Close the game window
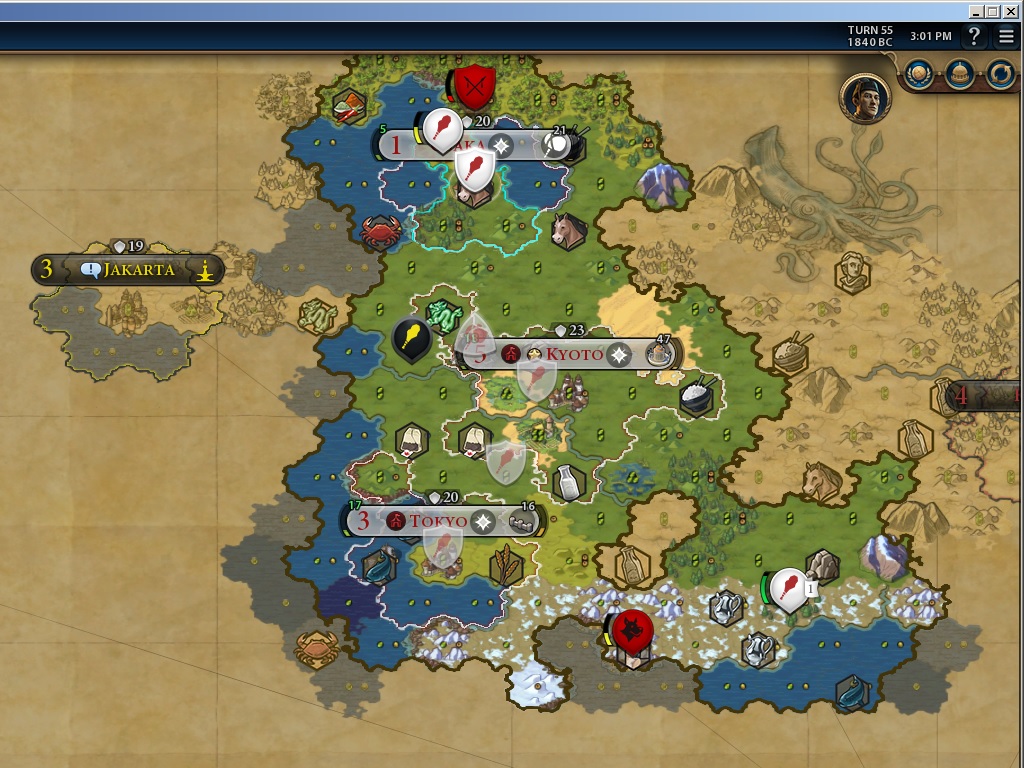Screen dimensions: 1024x768 tap(1010, 11)
